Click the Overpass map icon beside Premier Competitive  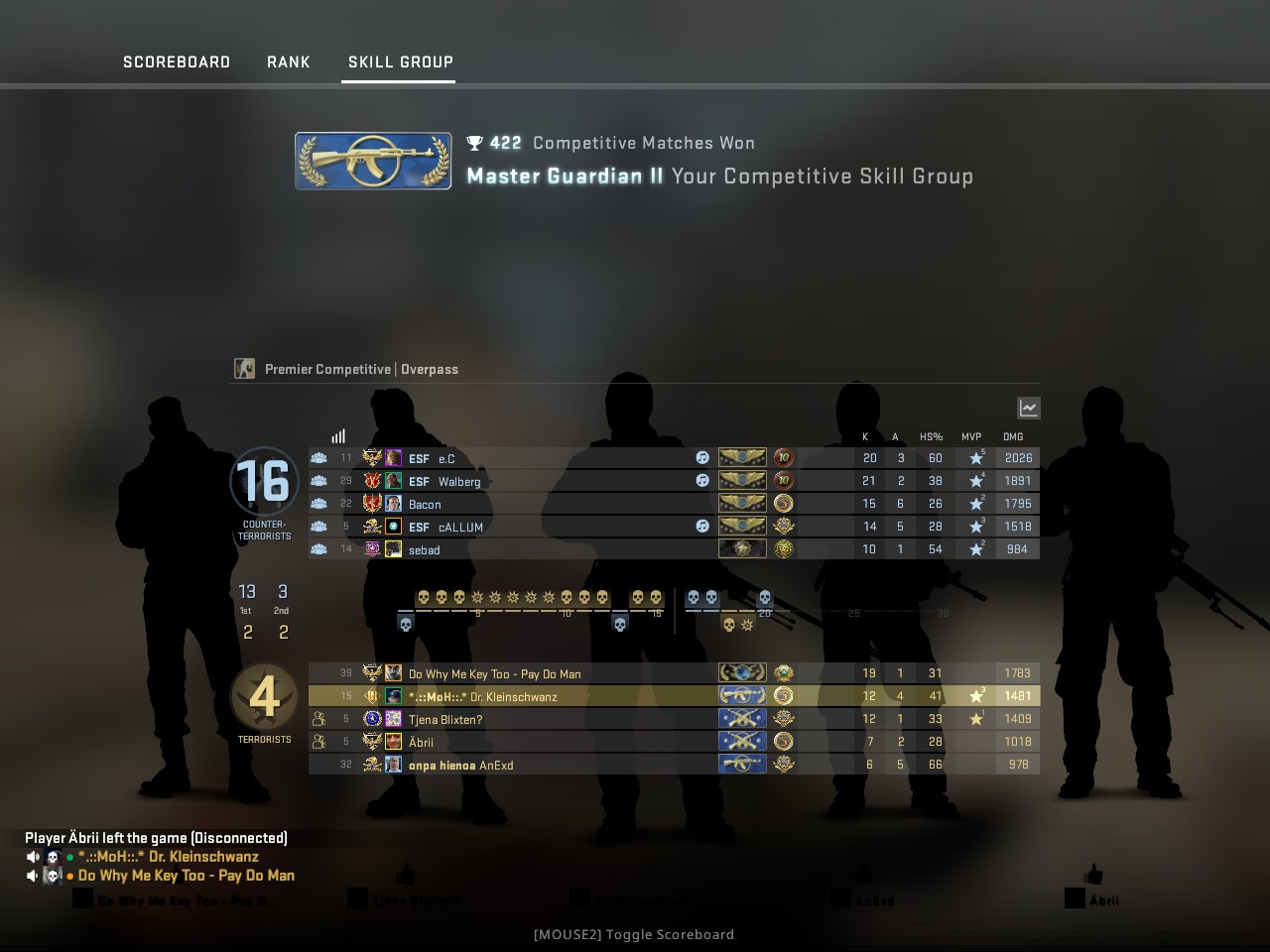point(243,368)
